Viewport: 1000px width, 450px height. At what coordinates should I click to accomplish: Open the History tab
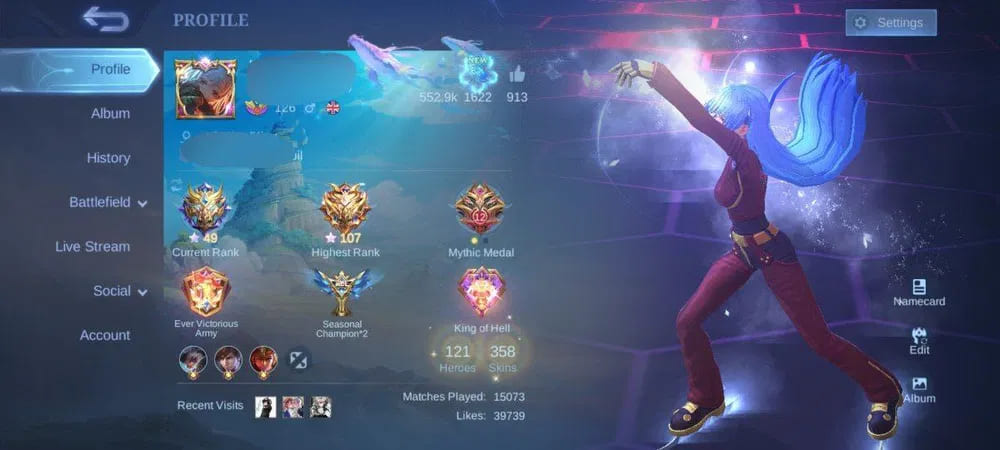click(x=108, y=158)
